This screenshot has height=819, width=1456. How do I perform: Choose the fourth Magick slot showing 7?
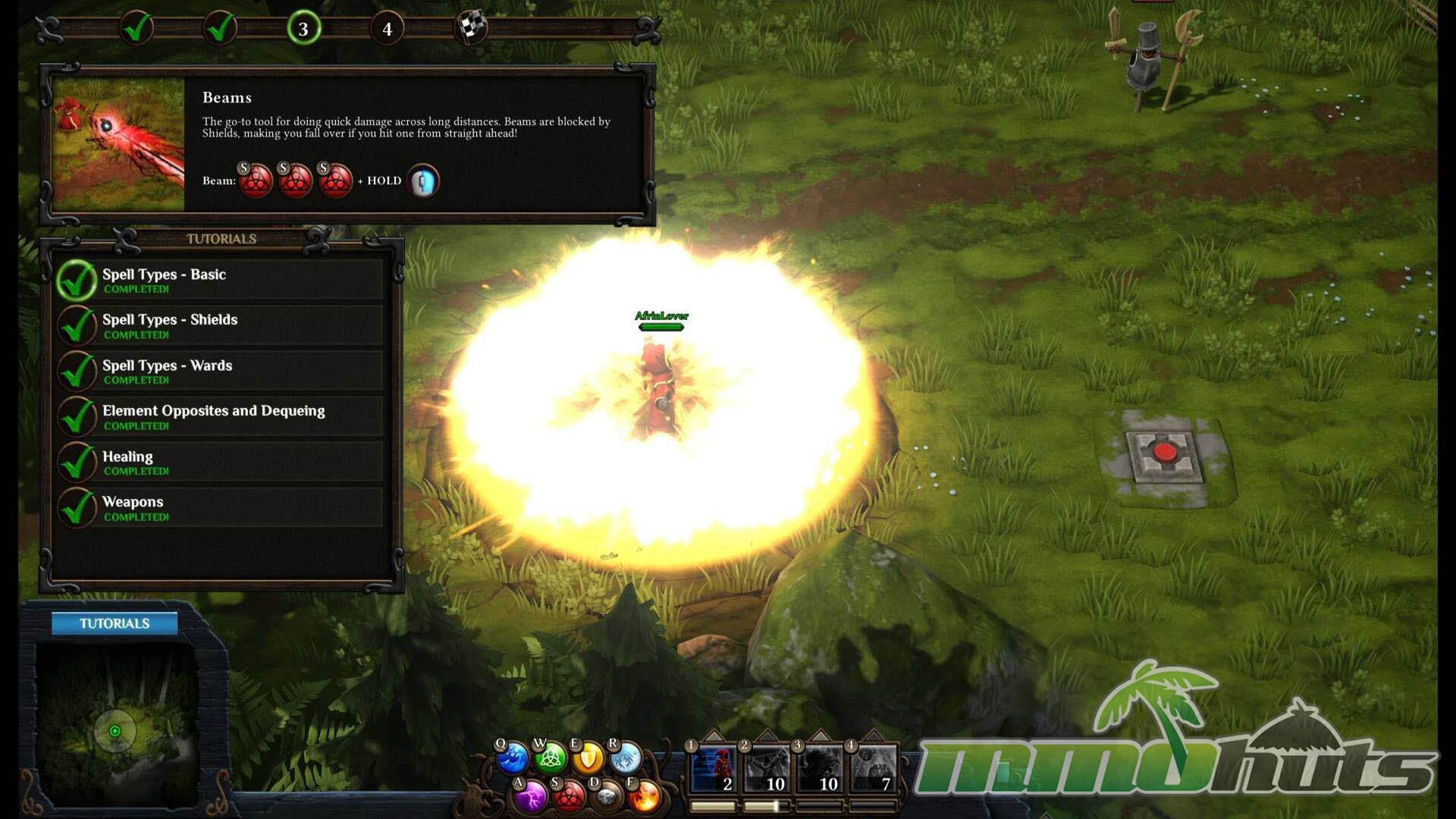[873, 770]
